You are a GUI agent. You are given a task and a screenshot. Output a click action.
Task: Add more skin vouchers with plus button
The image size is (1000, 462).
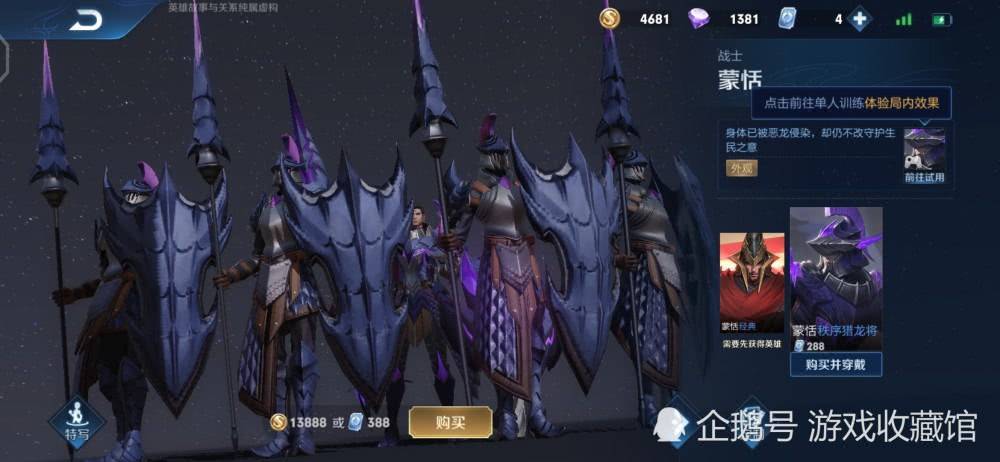859,19
